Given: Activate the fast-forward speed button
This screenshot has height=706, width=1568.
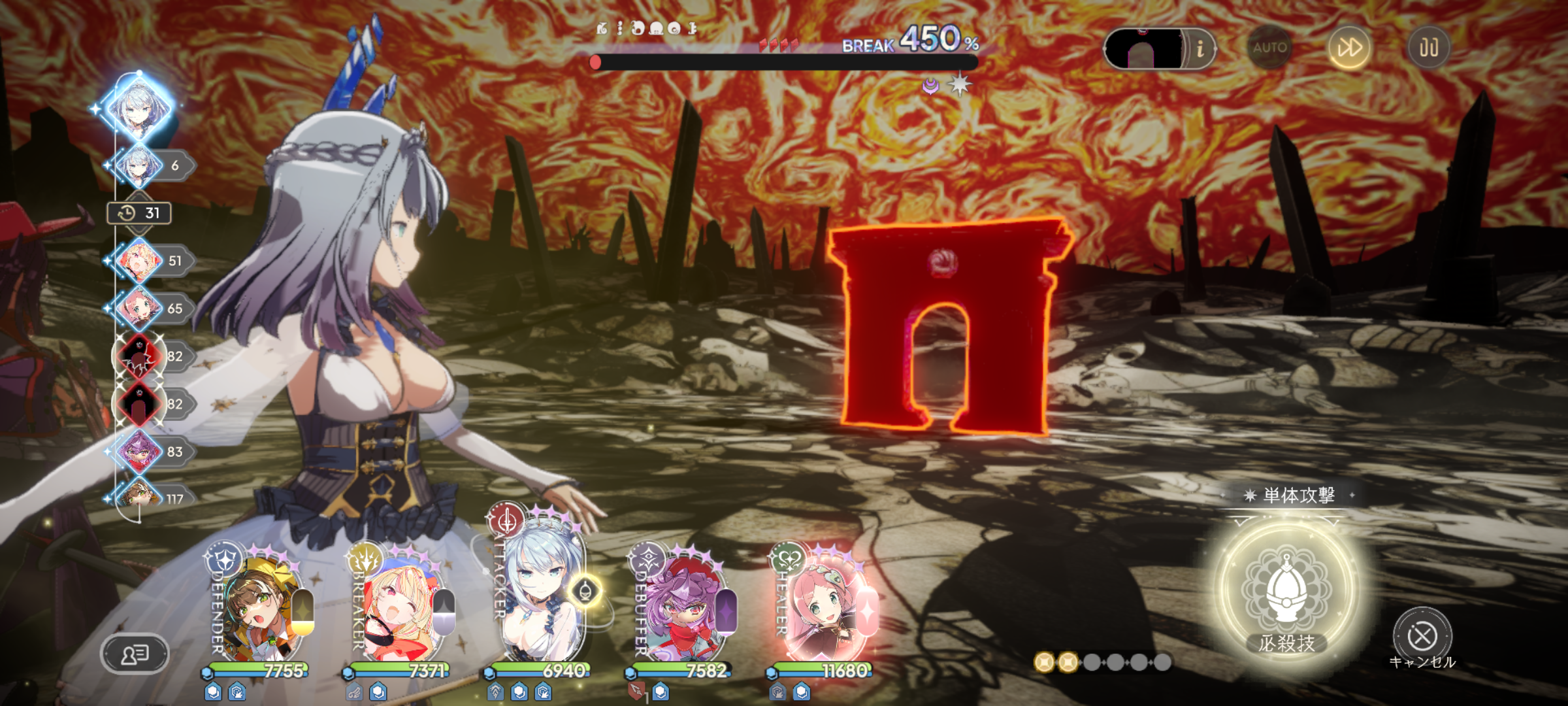Looking at the screenshot, I should [1349, 48].
